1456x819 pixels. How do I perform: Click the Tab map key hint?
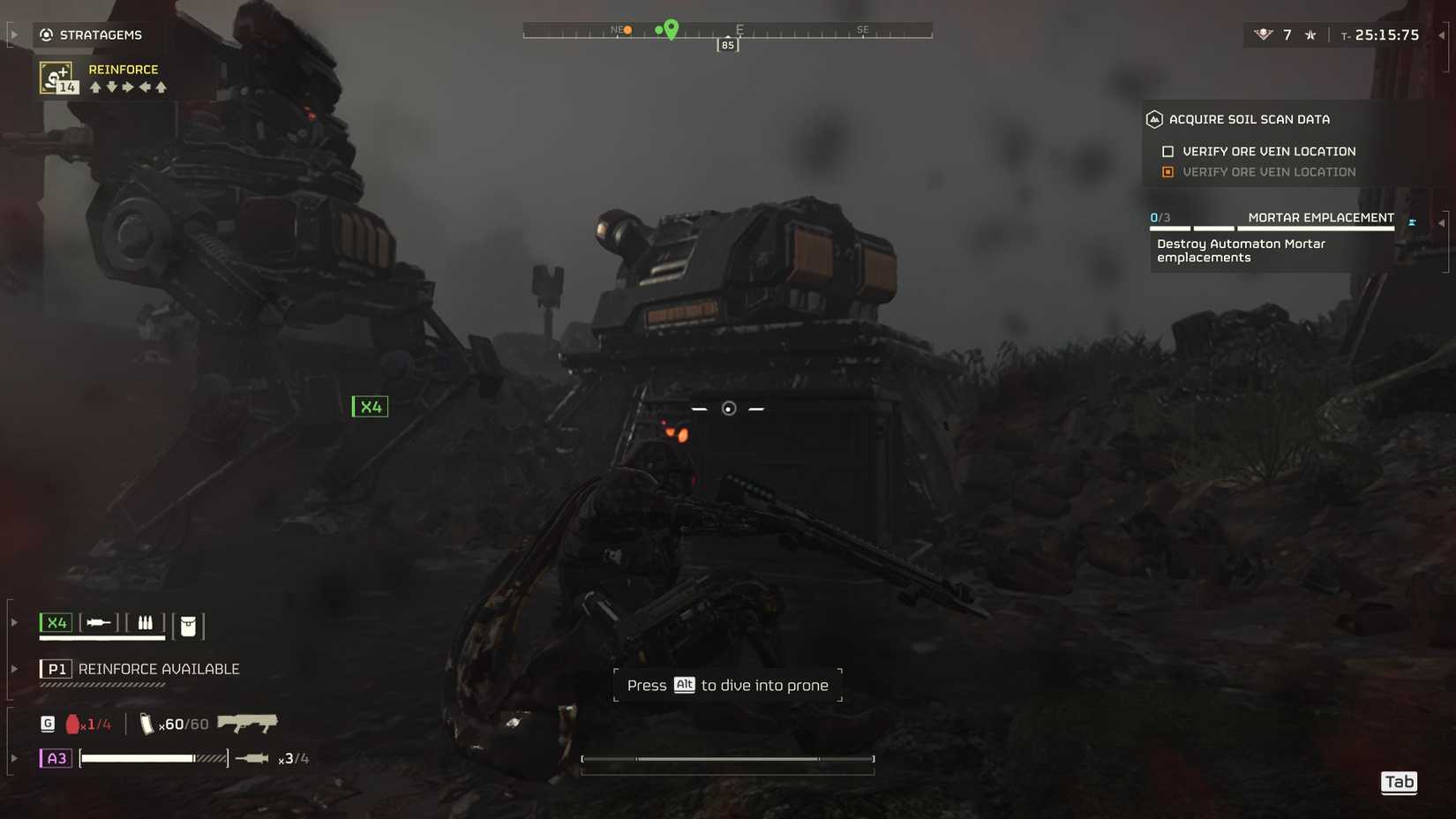point(1399,782)
